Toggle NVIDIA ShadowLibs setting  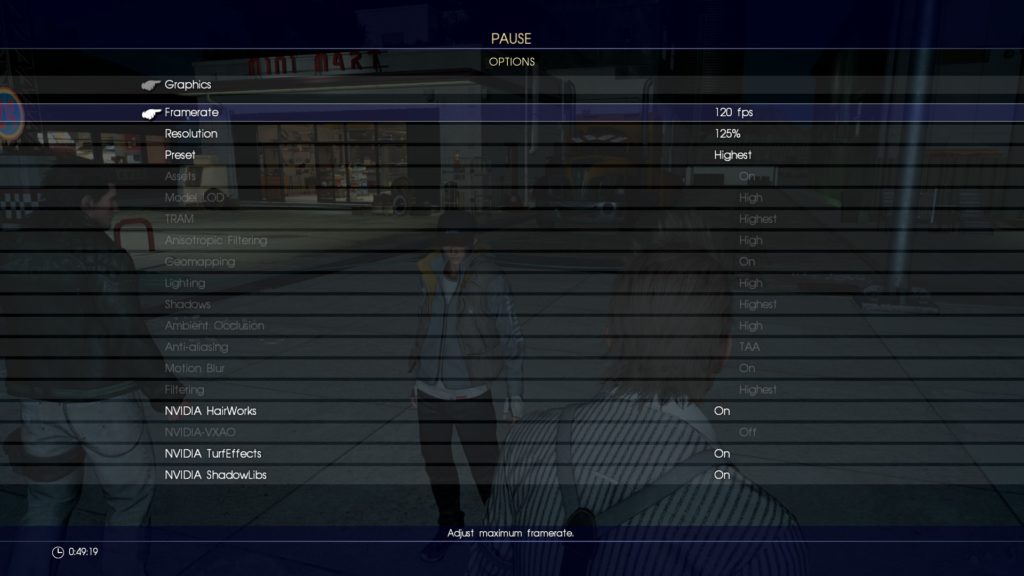tap(215, 475)
